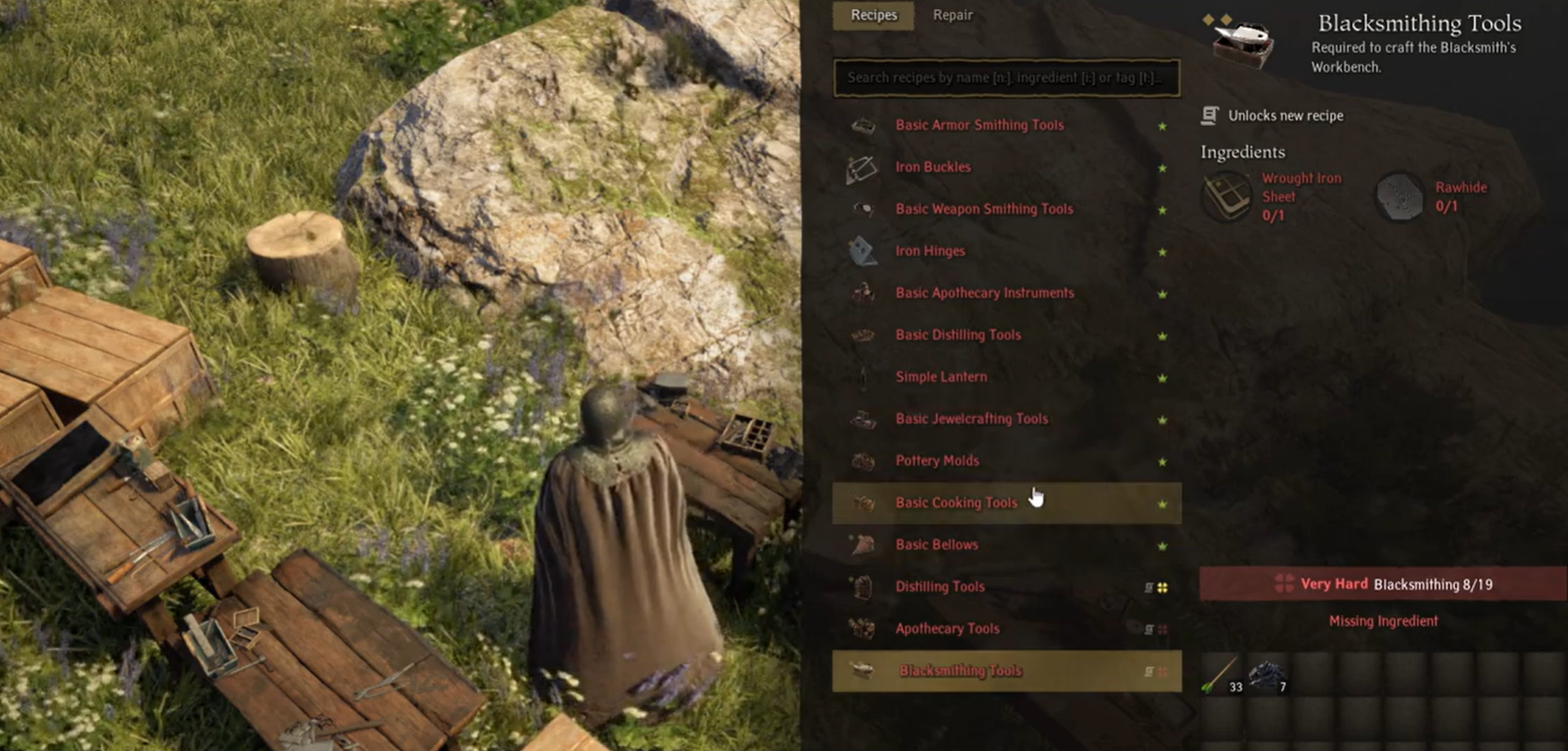Select the Iron Hinges recipe
This screenshot has width=1568, height=751.
(x=930, y=251)
